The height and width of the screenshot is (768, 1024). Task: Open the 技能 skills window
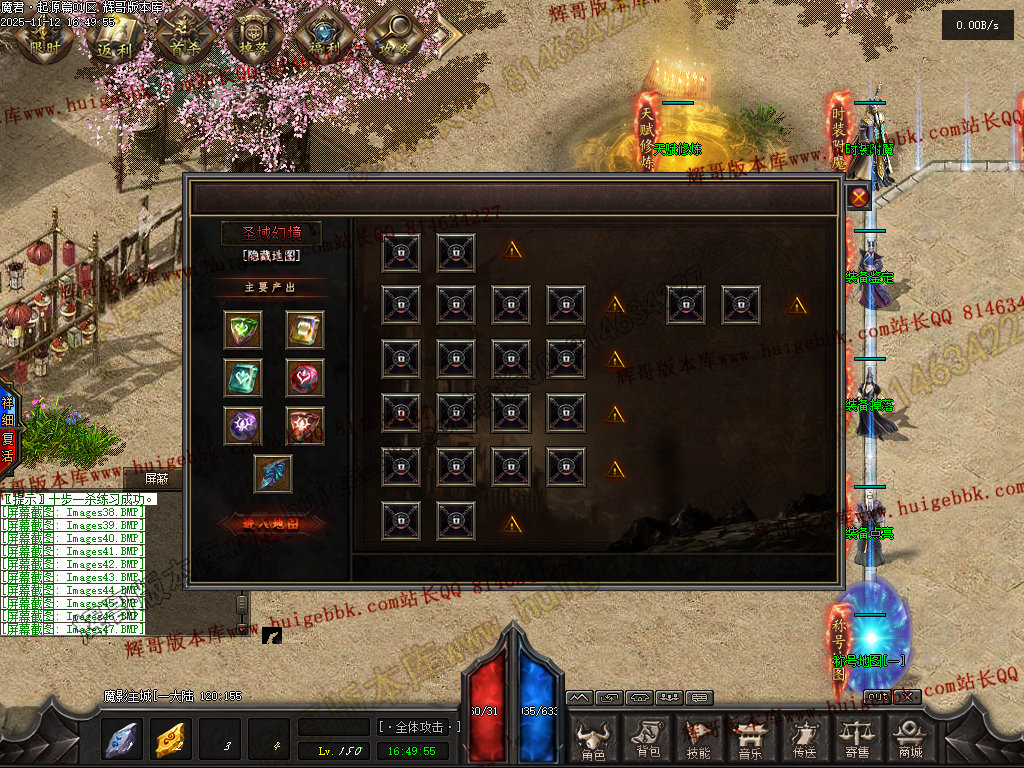pyautogui.click(x=700, y=737)
